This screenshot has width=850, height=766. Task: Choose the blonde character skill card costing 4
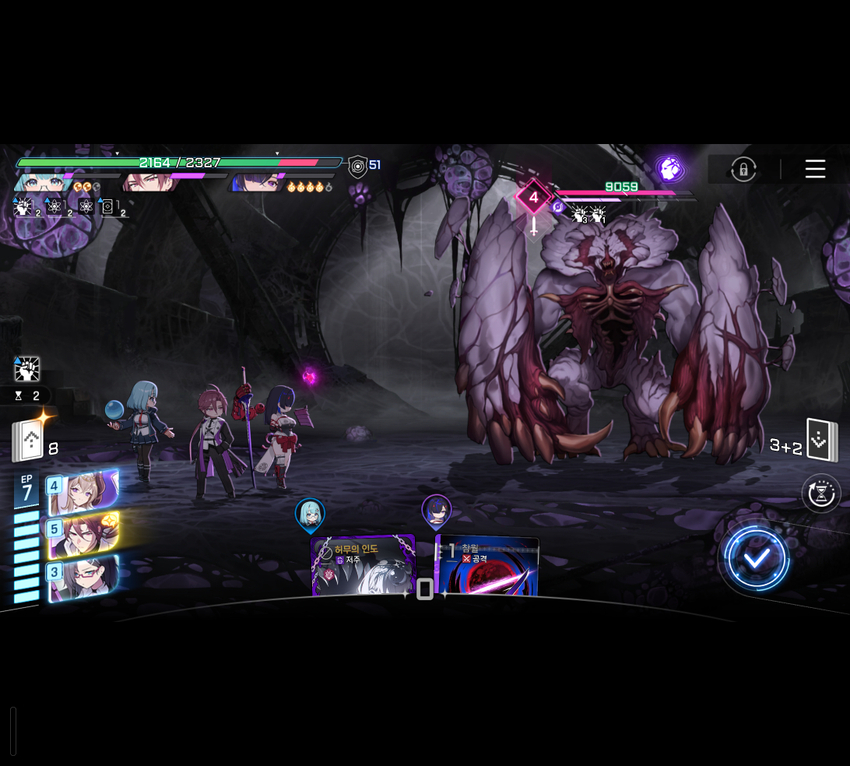[x=82, y=491]
